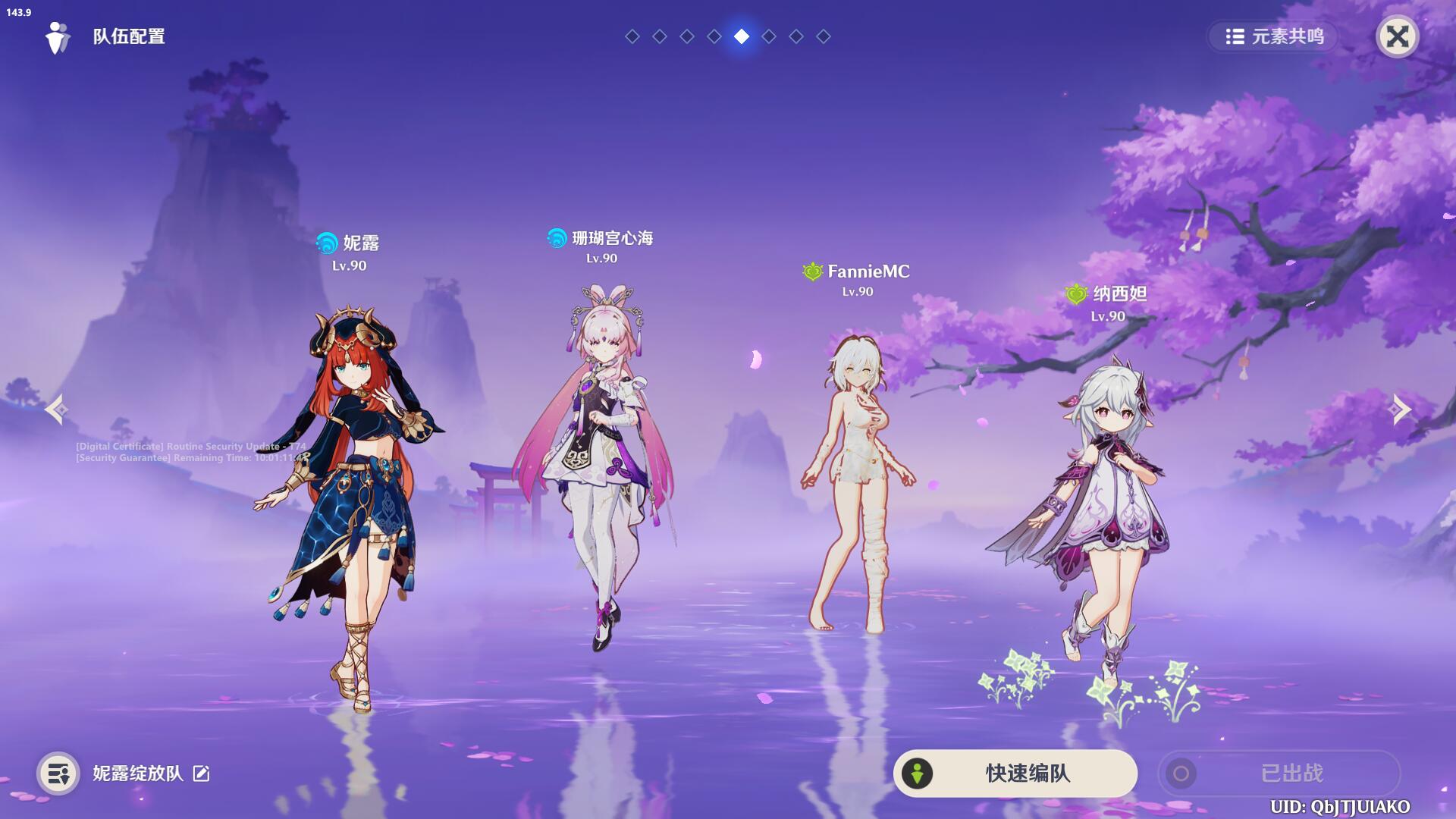Switch to the next party with right arrow

[x=1399, y=409]
